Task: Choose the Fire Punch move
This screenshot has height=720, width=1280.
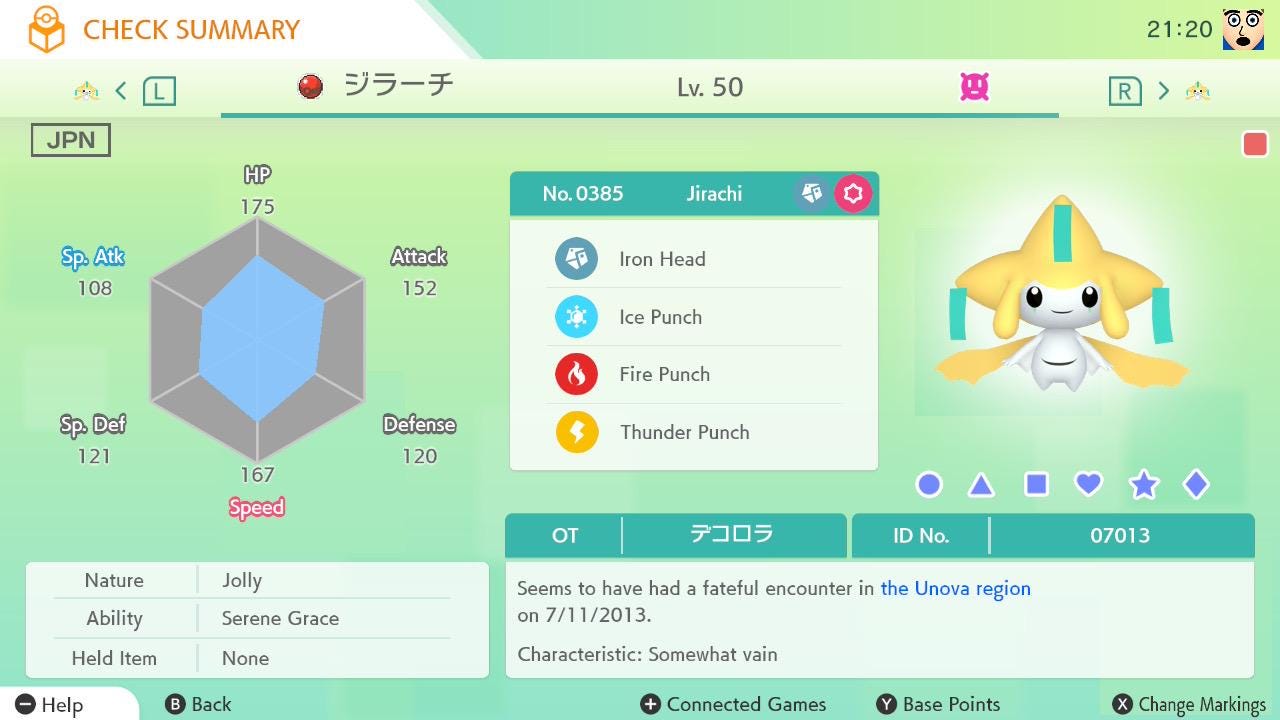Action: point(664,374)
